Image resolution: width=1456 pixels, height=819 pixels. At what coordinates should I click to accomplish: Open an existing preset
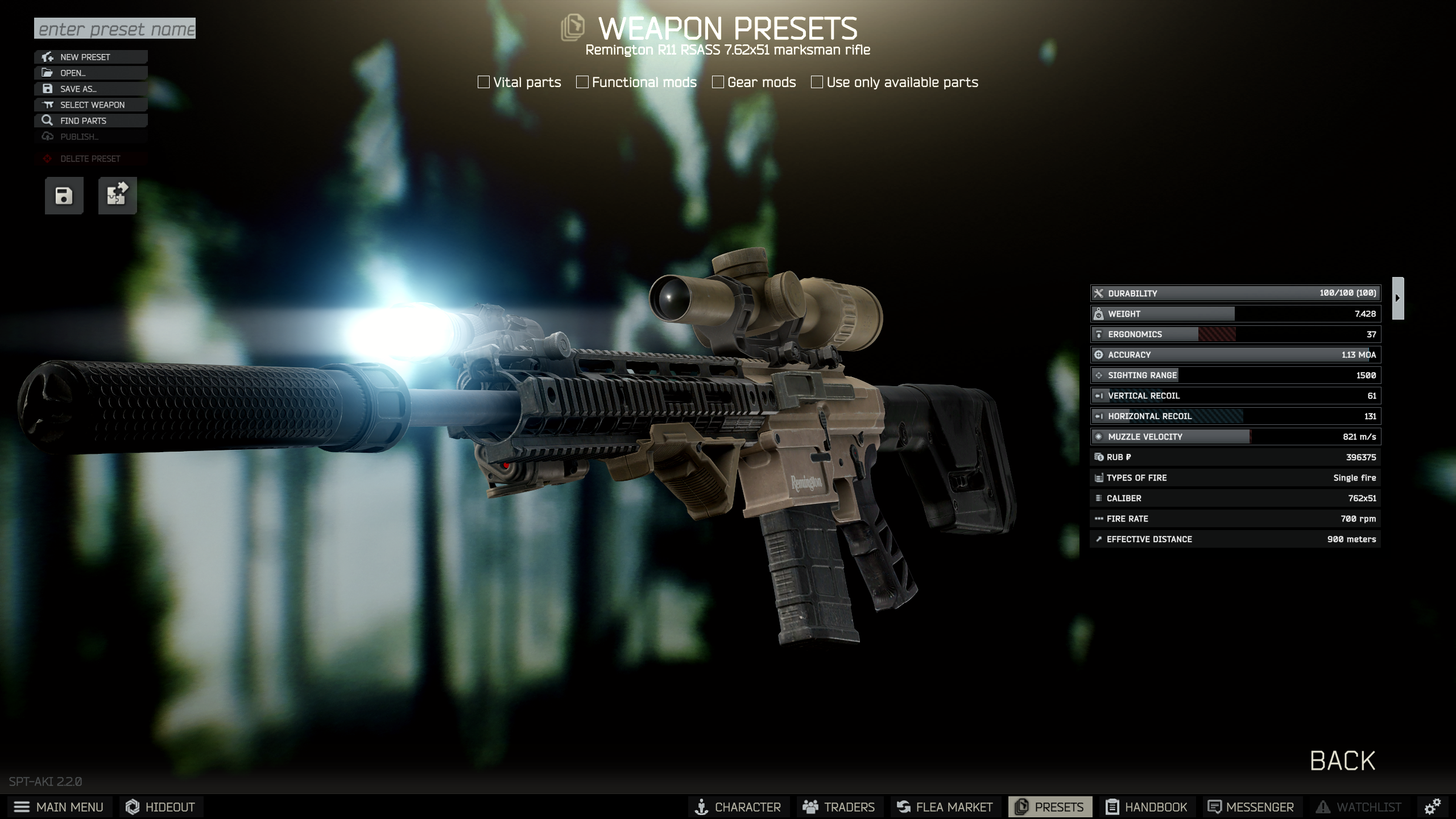tap(91, 73)
